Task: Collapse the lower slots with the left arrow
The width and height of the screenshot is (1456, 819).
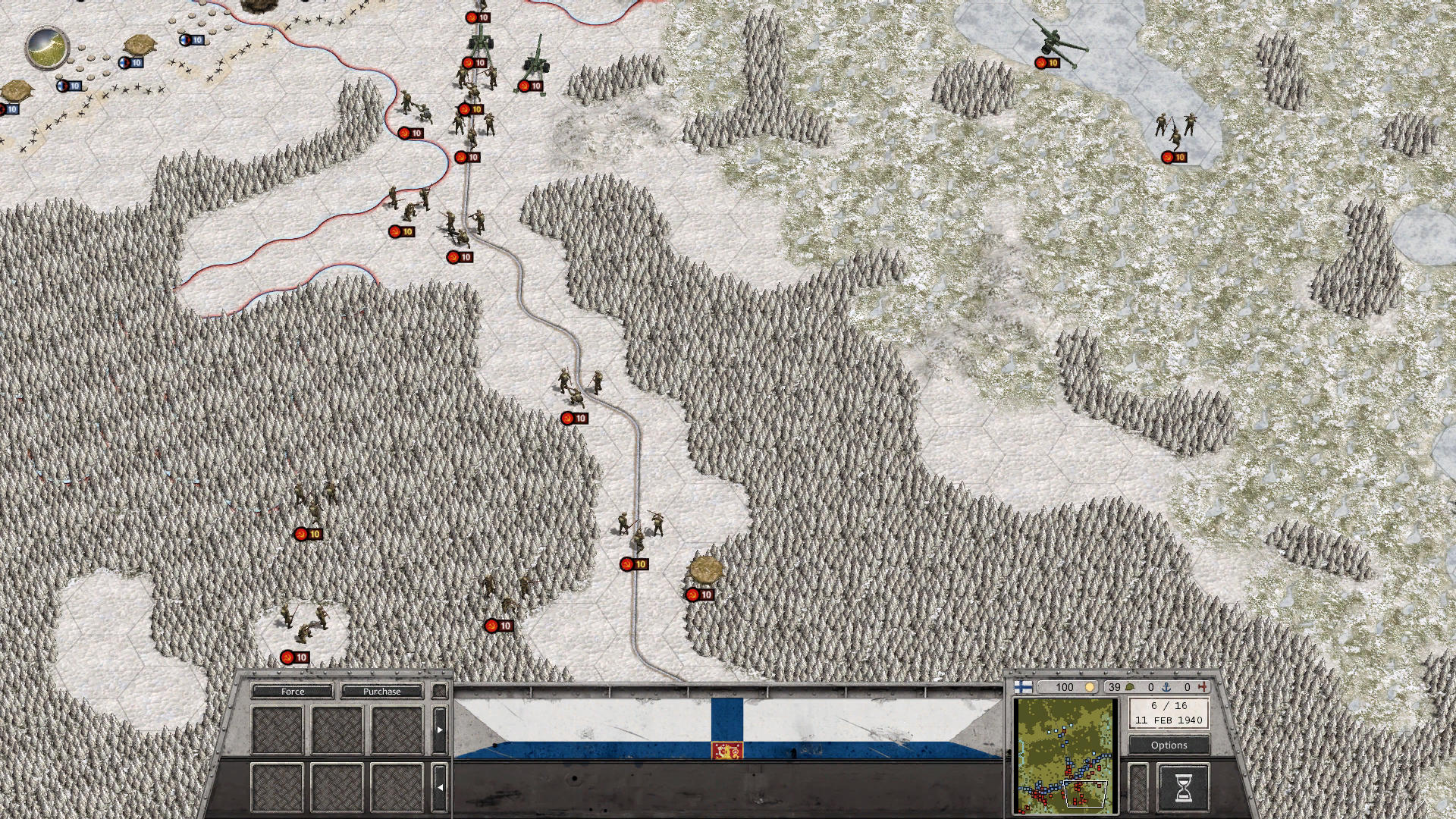Action: tap(440, 786)
